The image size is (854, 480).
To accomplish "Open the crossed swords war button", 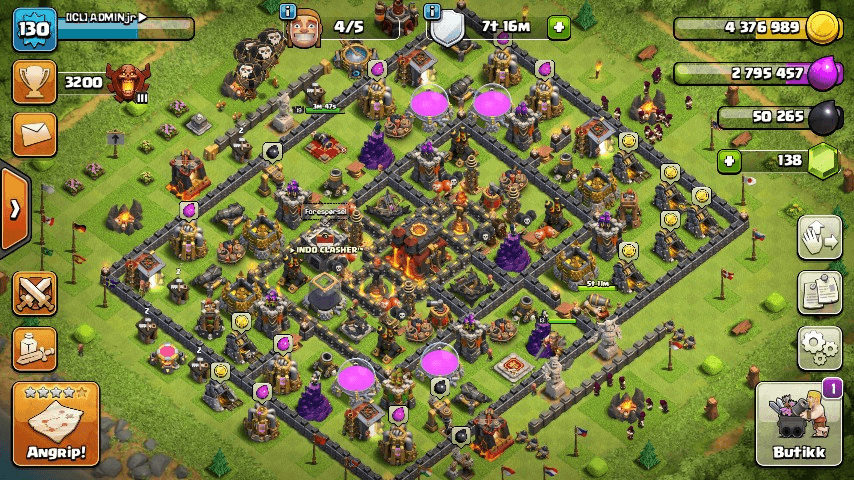I will pyautogui.click(x=34, y=292).
